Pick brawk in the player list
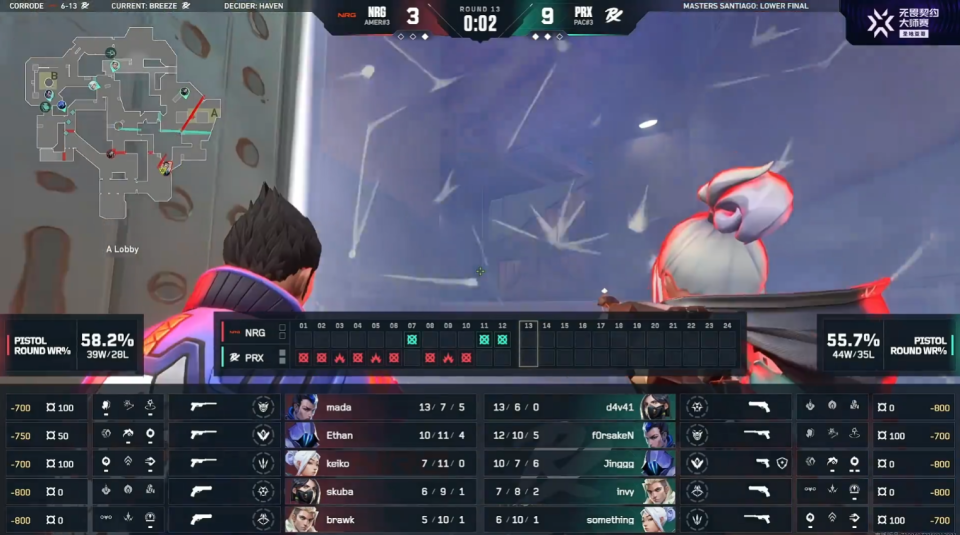The image size is (960, 535). pyautogui.click(x=380, y=520)
